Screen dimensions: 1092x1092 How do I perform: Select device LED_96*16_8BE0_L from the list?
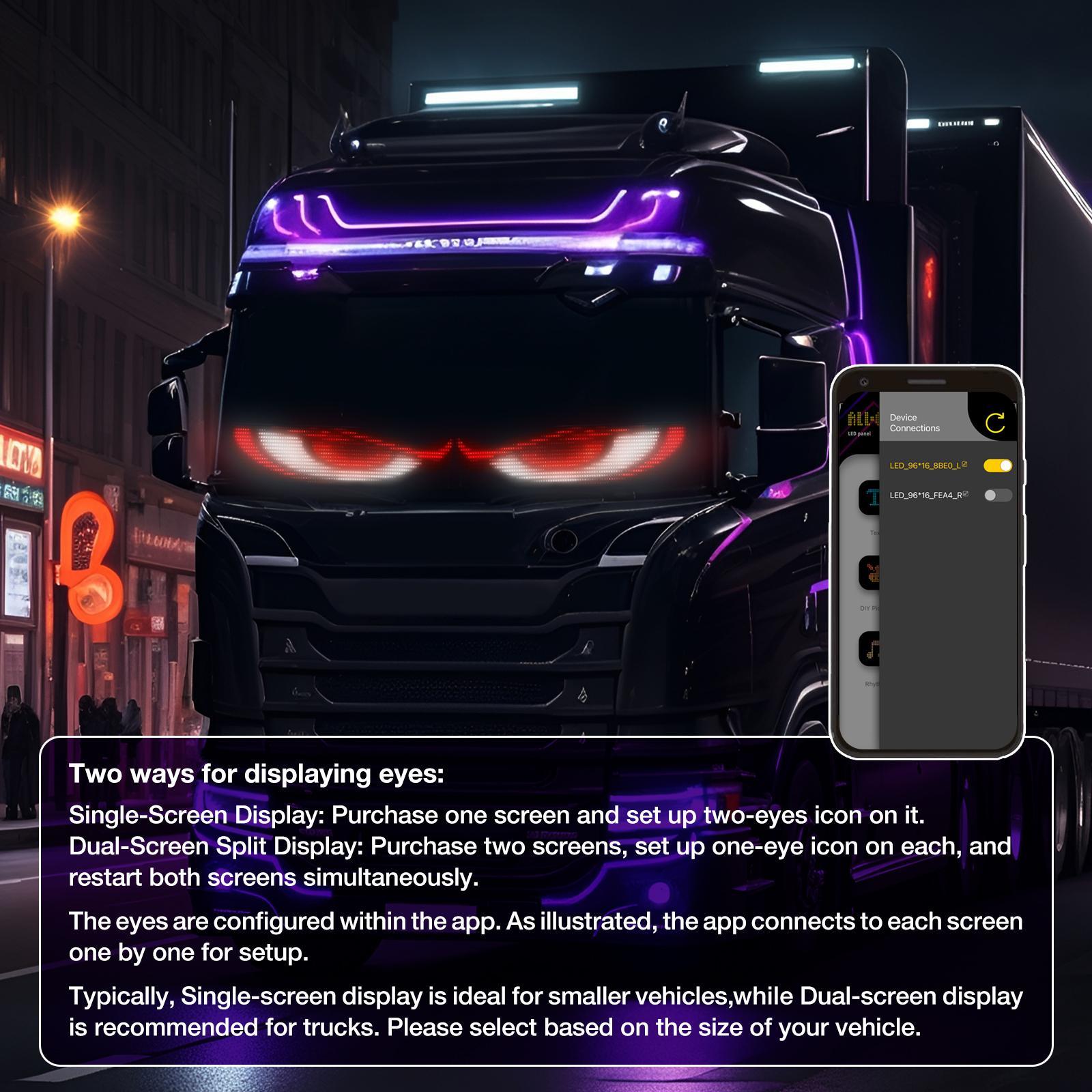pyautogui.click(x=926, y=465)
